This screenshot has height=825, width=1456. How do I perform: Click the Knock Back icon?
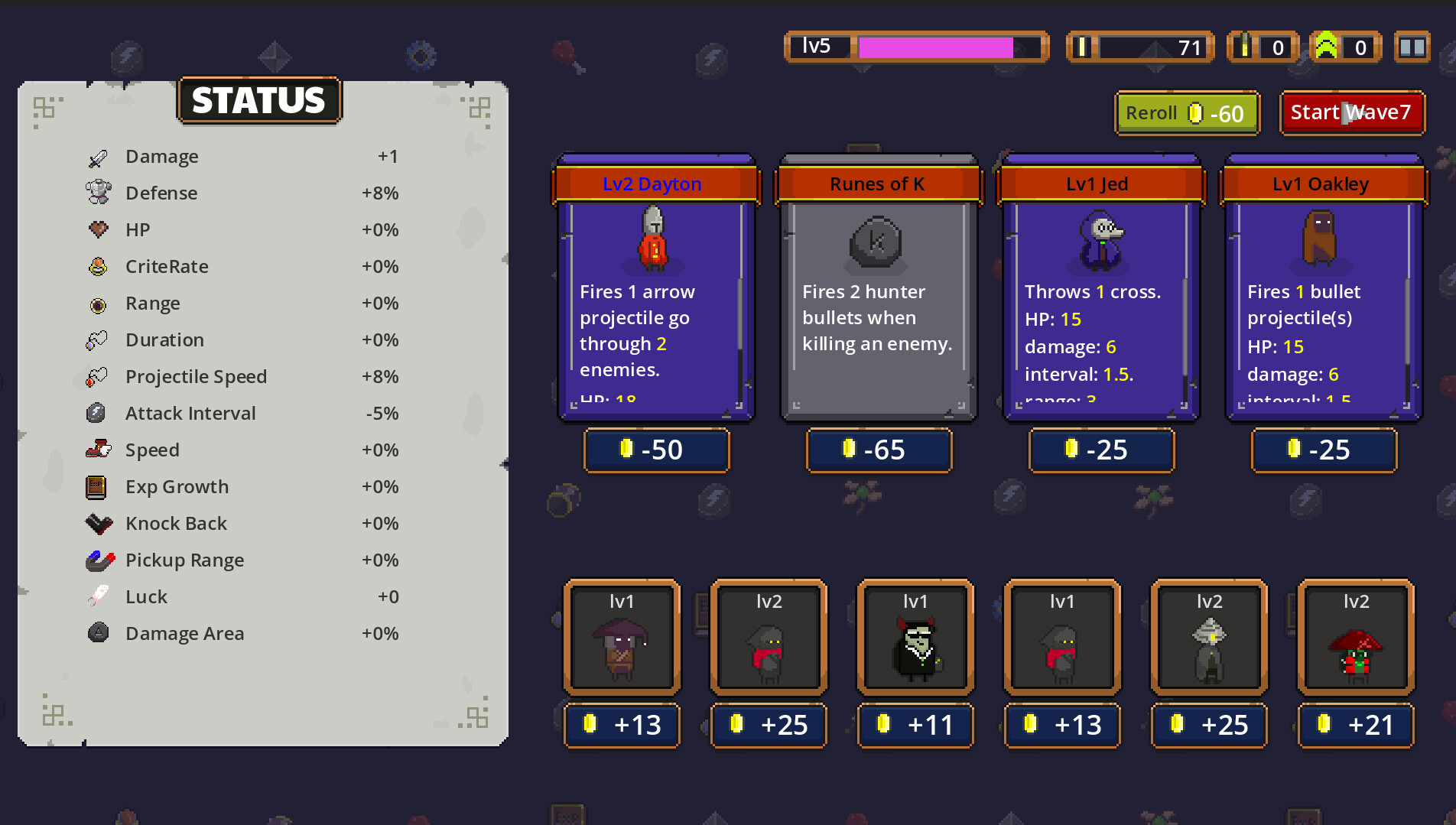97,522
